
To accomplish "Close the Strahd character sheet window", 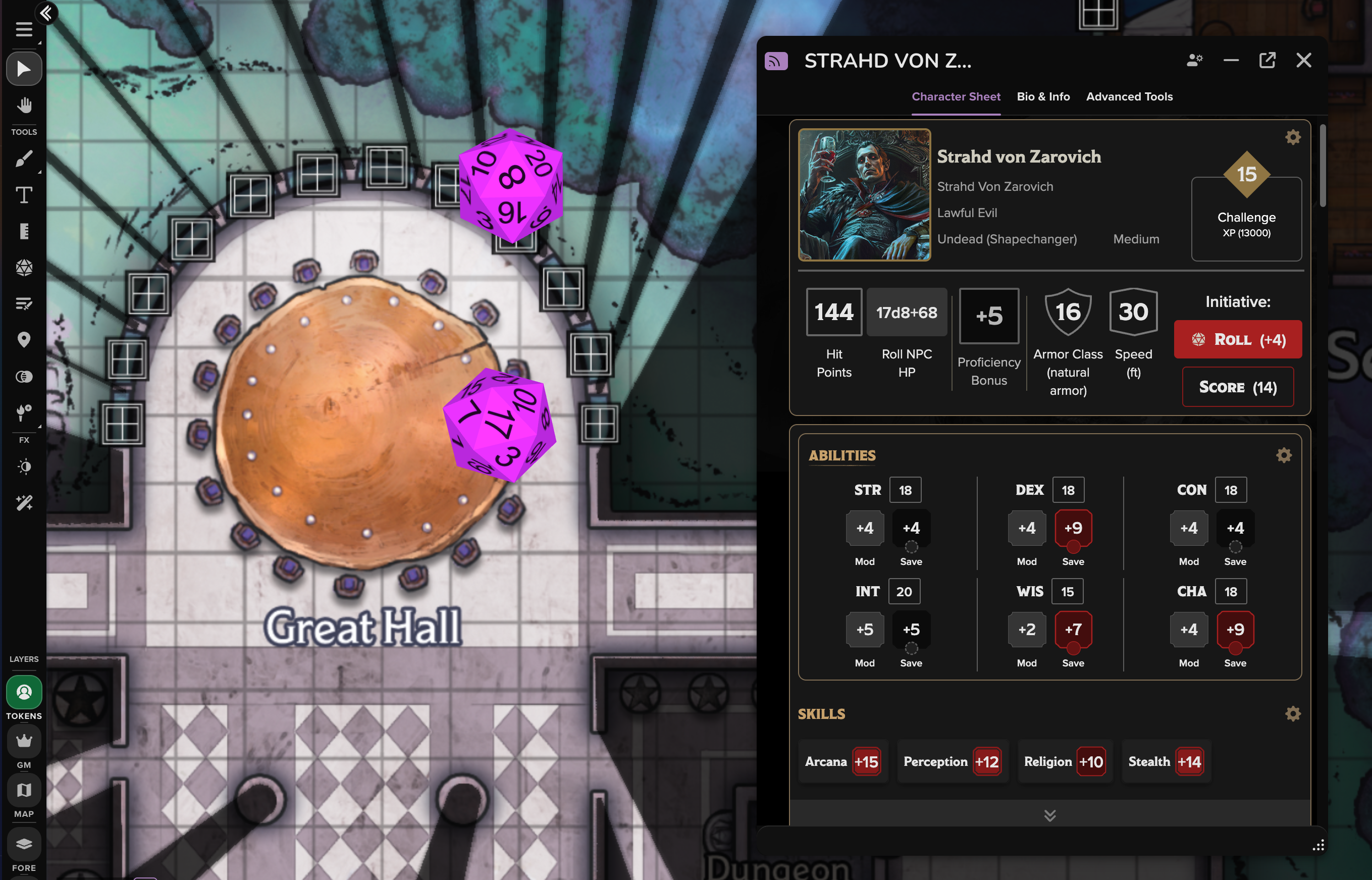I will [x=1303, y=60].
